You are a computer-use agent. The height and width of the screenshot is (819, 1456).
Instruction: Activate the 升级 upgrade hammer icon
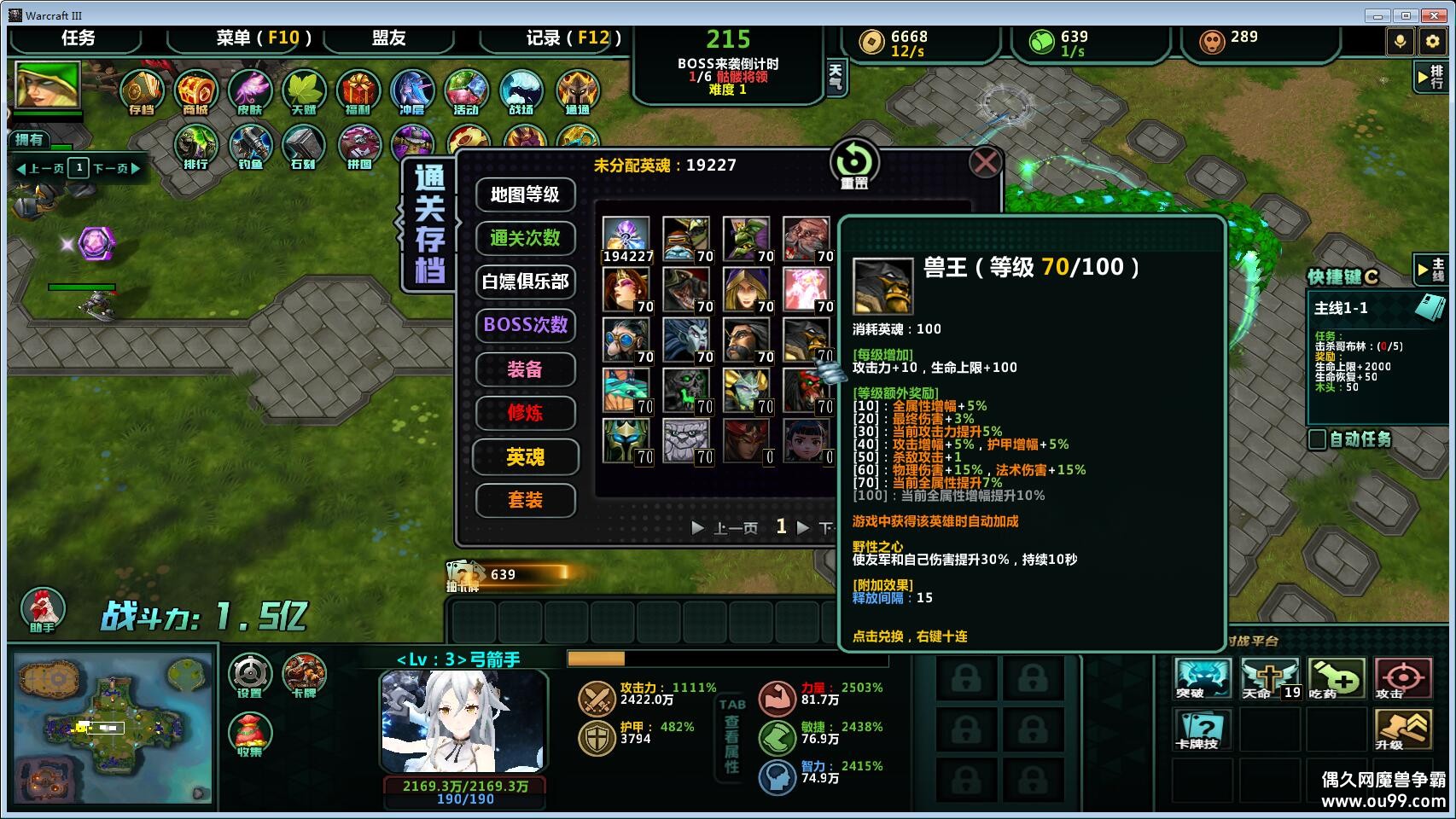tap(1404, 730)
